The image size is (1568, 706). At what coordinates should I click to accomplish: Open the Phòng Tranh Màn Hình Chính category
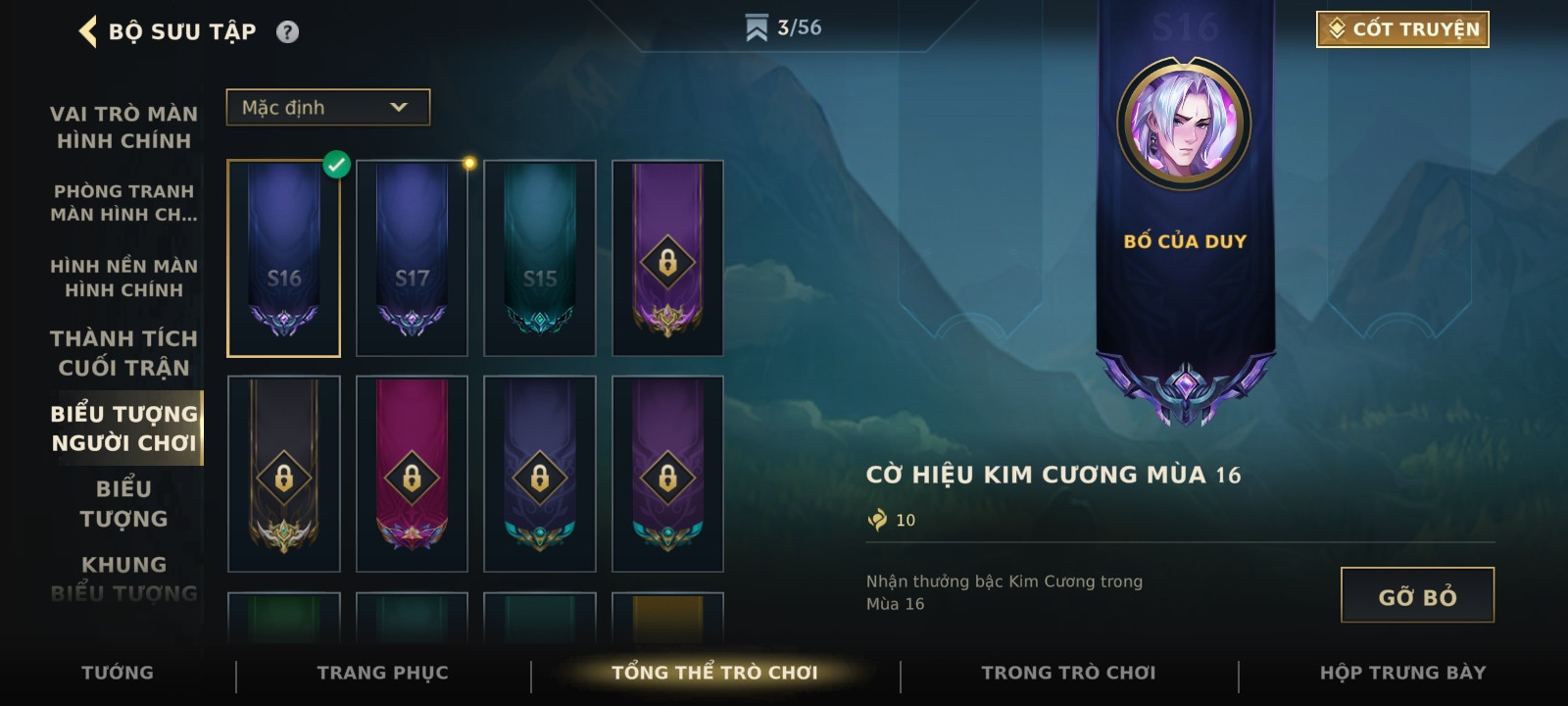(x=124, y=203)
